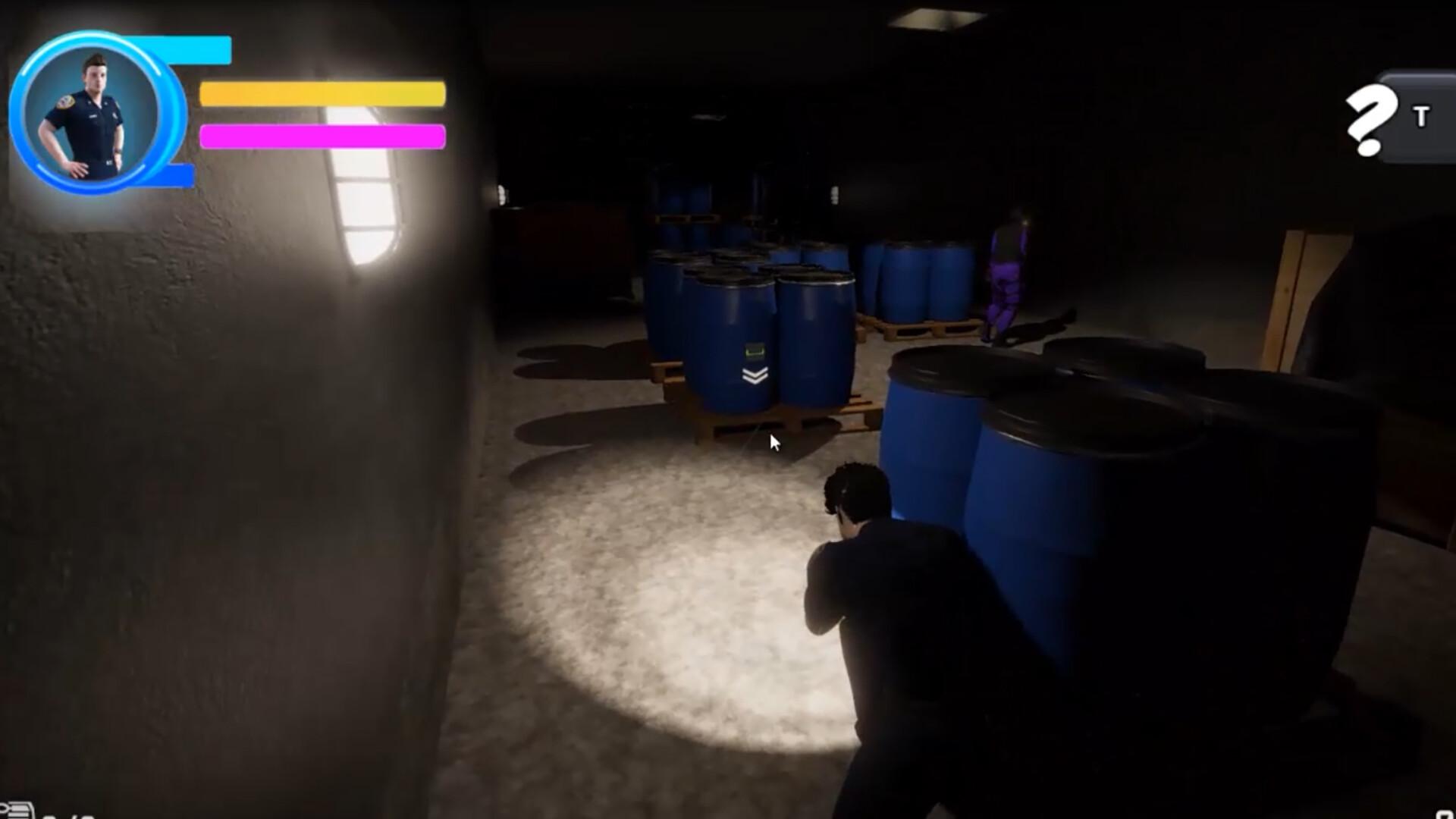Open the hint dropdown beside the question mark
Viewport: 1456px width, 819px height.
[x=1418, y=118]
